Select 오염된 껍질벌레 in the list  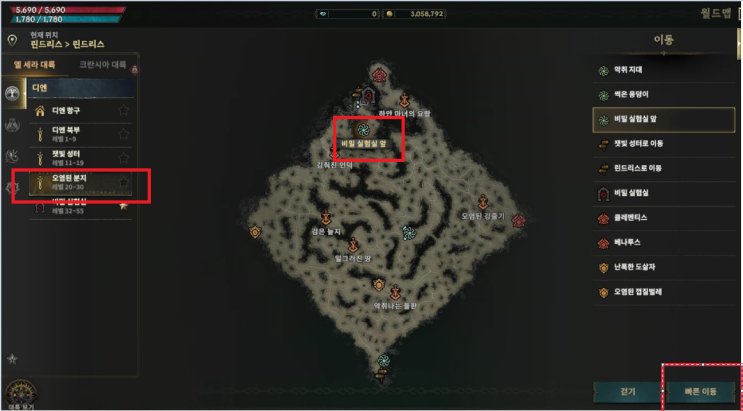[x=664, y=292]
